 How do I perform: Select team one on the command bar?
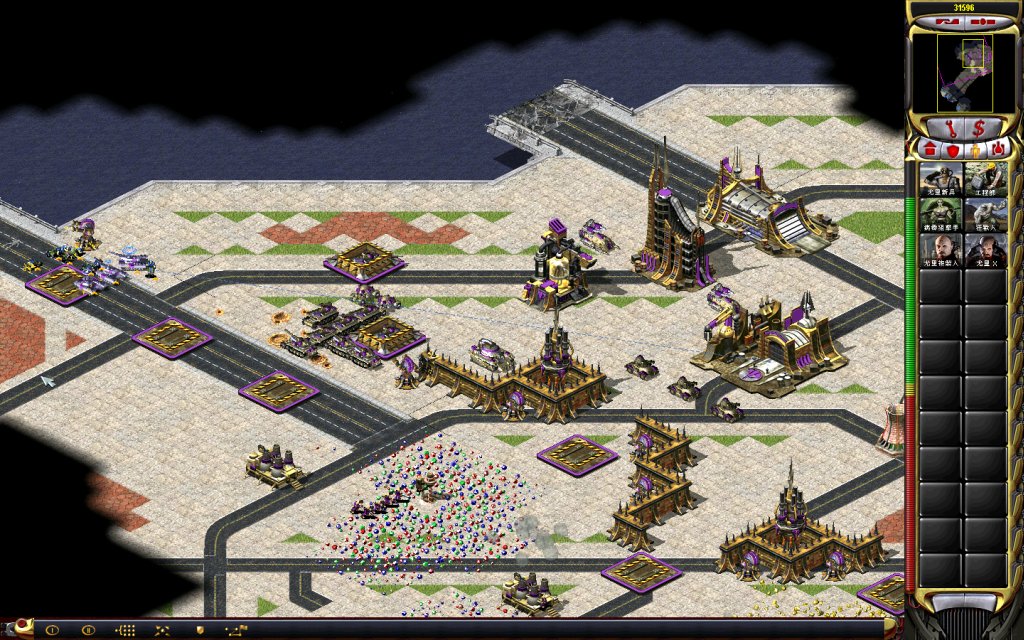(52, 630)
